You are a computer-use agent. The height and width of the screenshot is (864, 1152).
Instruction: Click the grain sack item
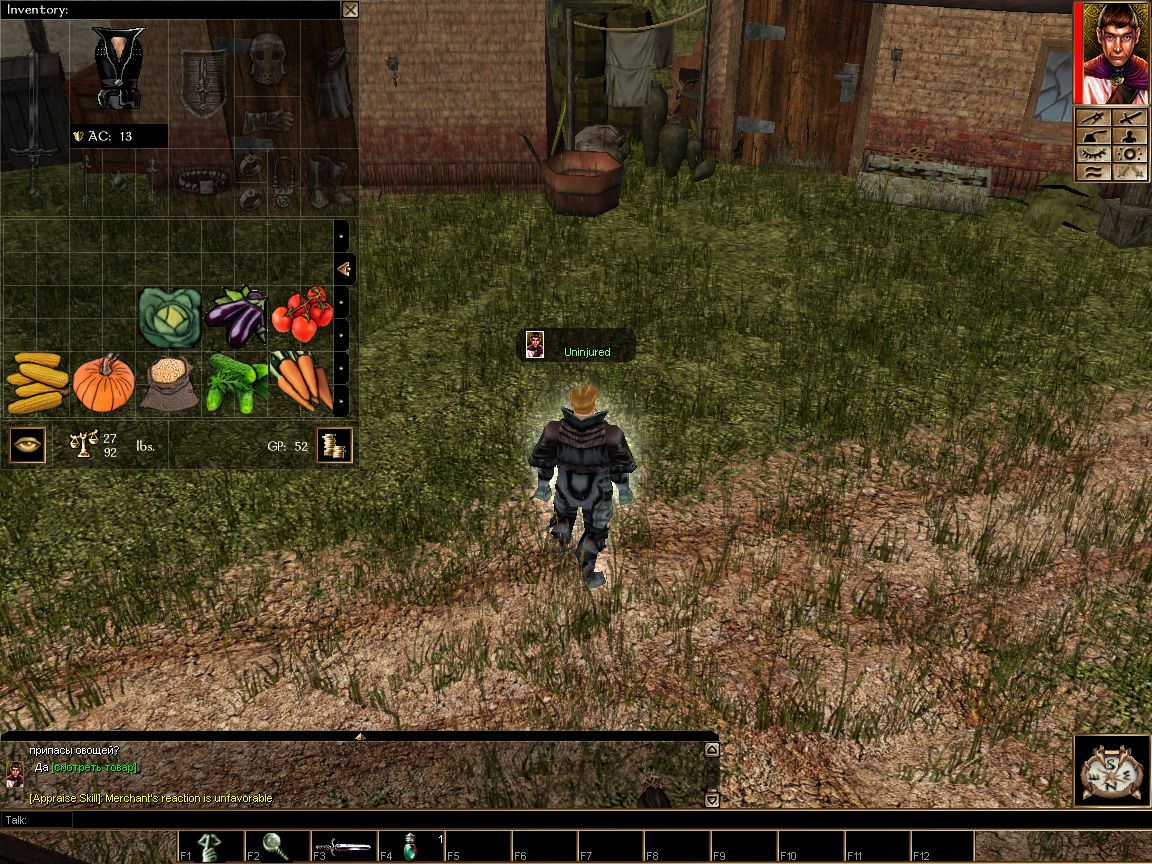(168, 383)
